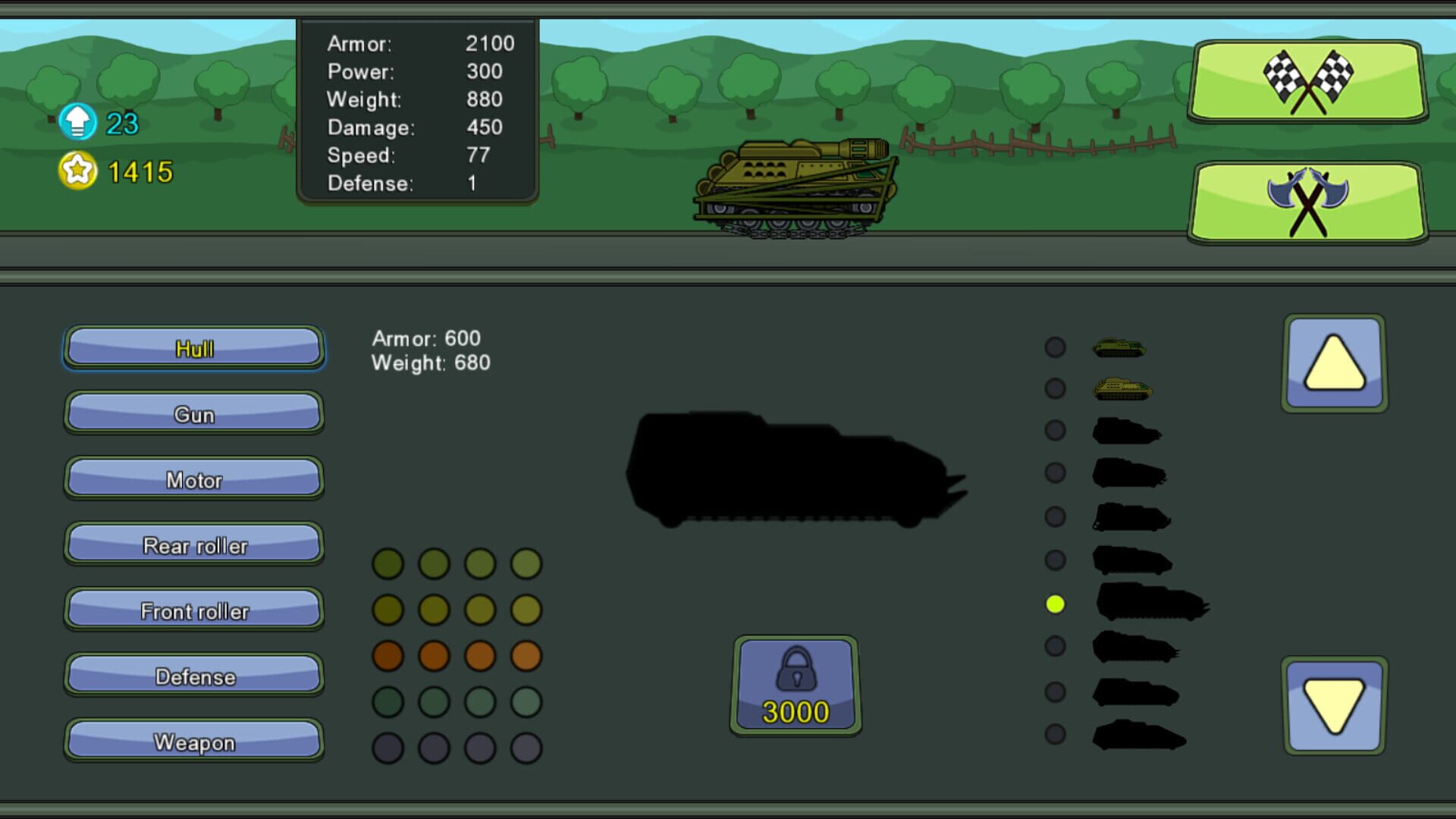Click the star currency icon showing 1415

pyautogui.click(x=79, y=170)
